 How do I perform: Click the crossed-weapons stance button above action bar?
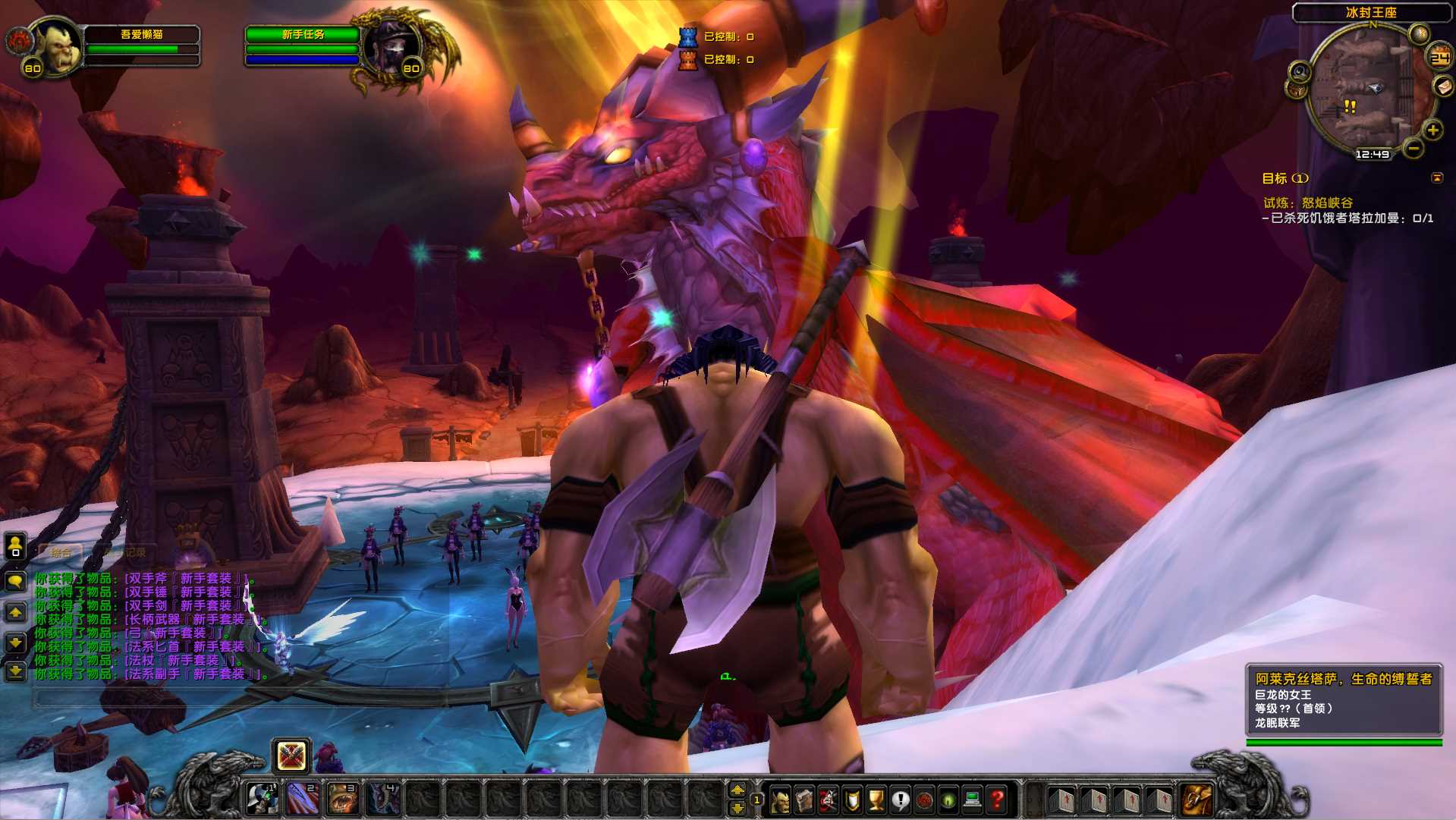pyautogui.click(x=291, y=756)
